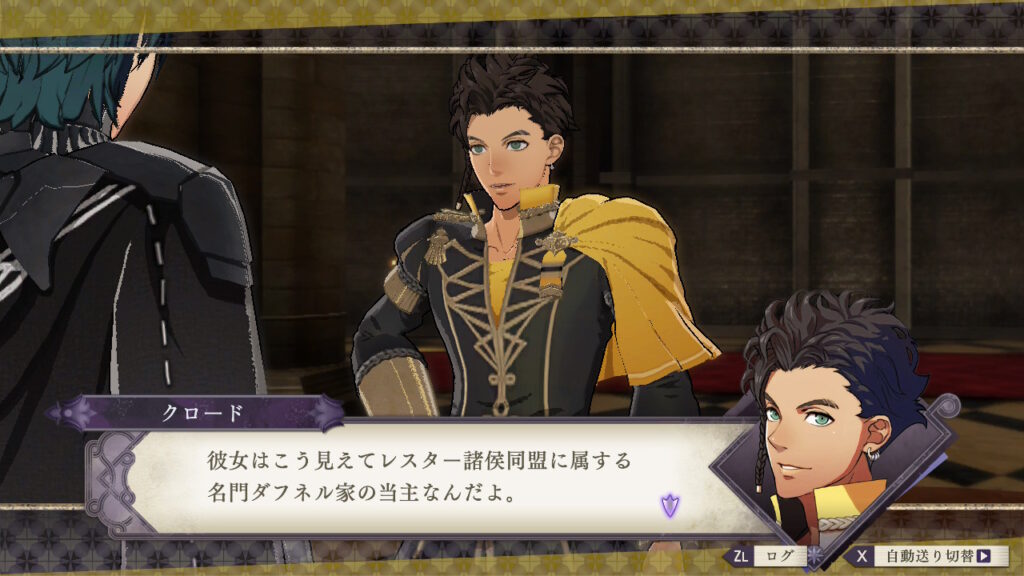The height and width of the screenshot is (576, 1024).
Task: Open the ログ dialogue log
Action: pyautogui.click(x=771, y=556)
